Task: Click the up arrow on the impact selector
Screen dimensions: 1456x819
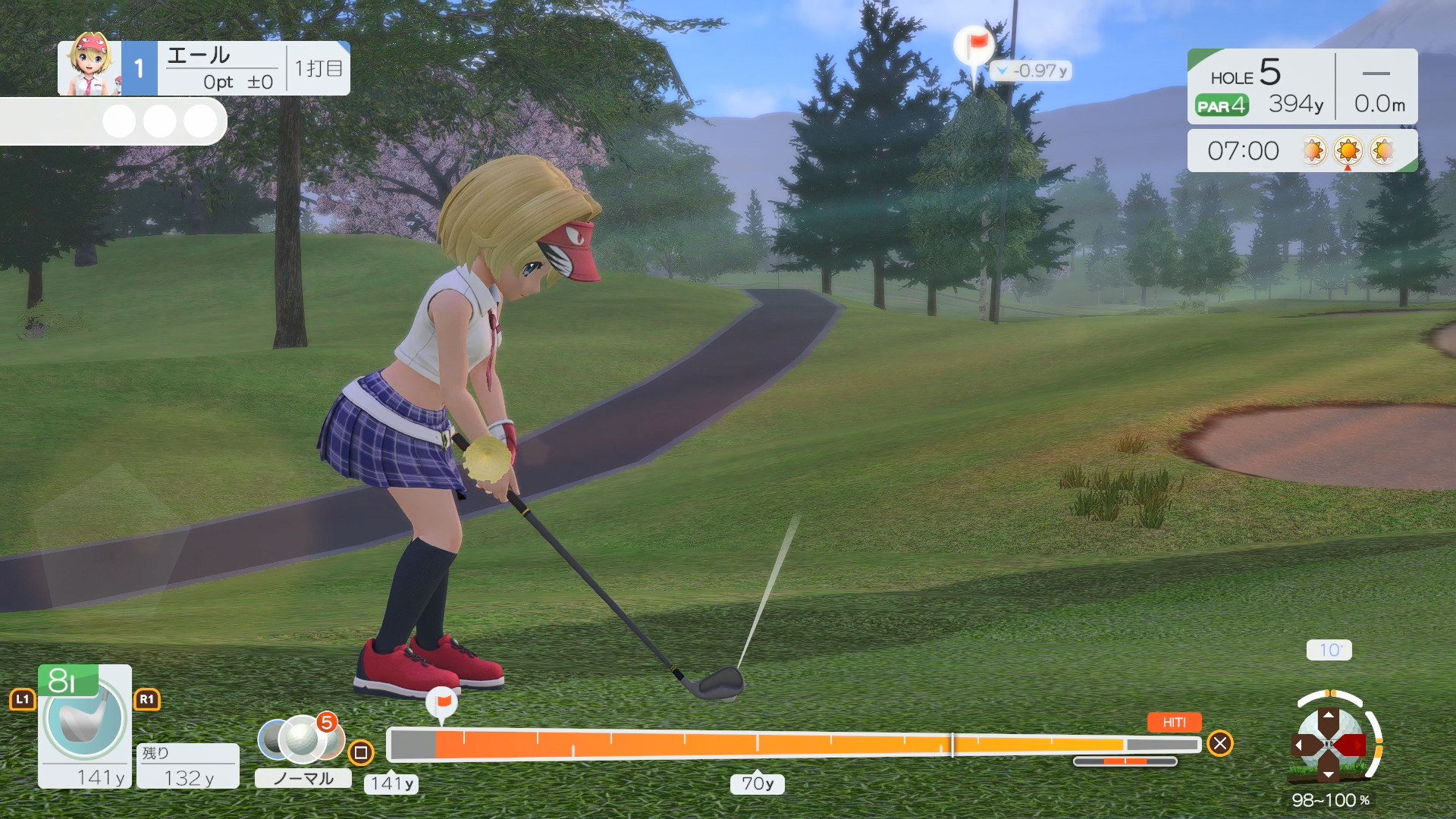Action: tap(1329, 715)
